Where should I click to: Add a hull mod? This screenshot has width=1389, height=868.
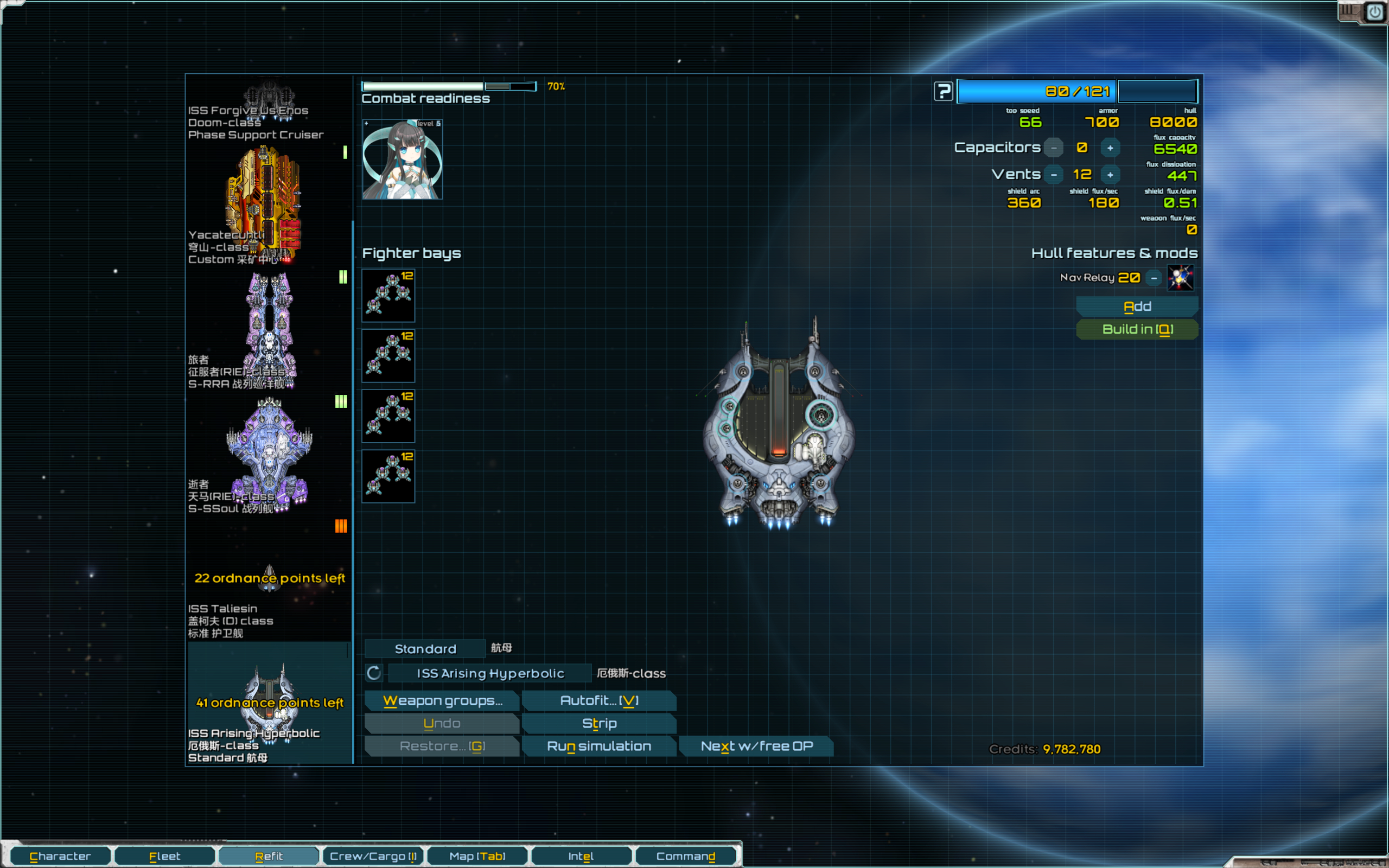[x=1137, y=307]
